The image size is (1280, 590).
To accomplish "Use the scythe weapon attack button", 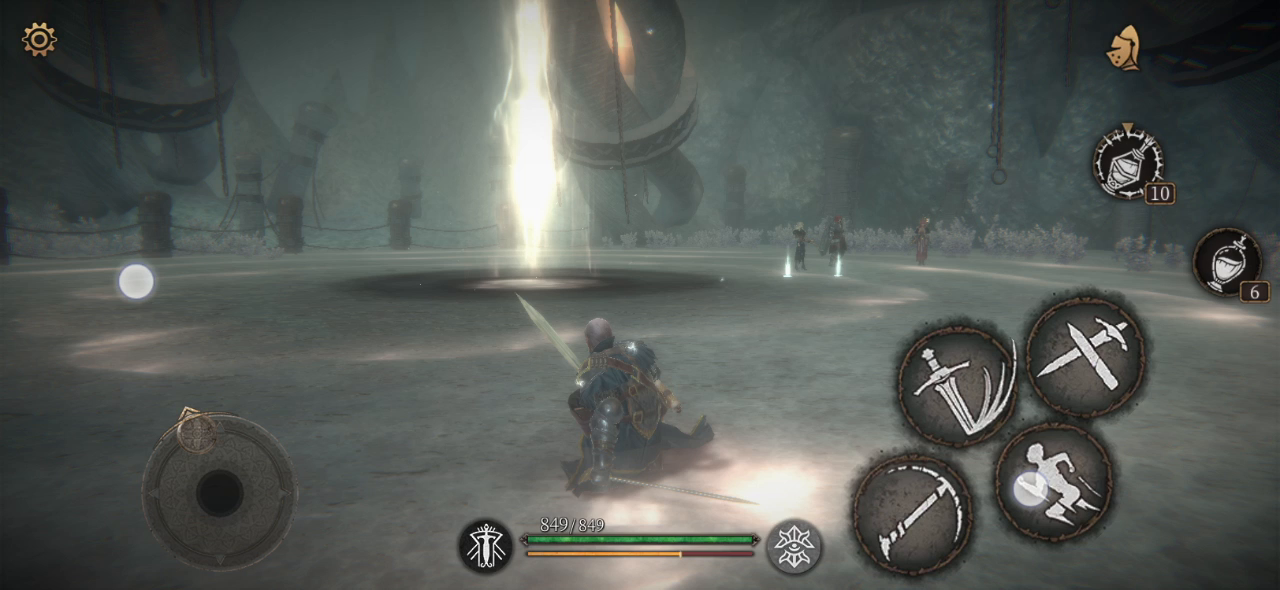I will click(x=912, y=514).
